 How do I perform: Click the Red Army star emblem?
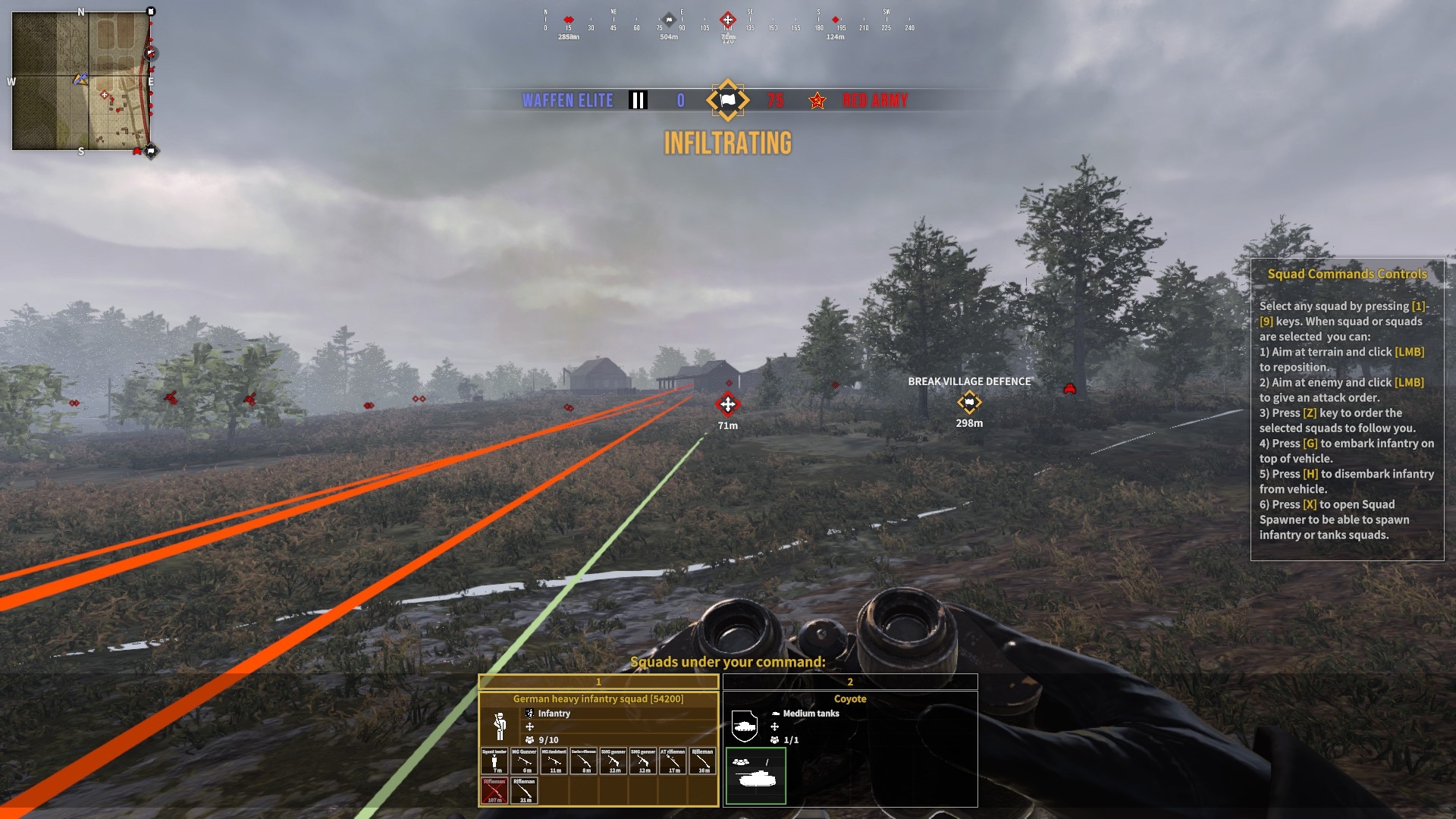817,101
